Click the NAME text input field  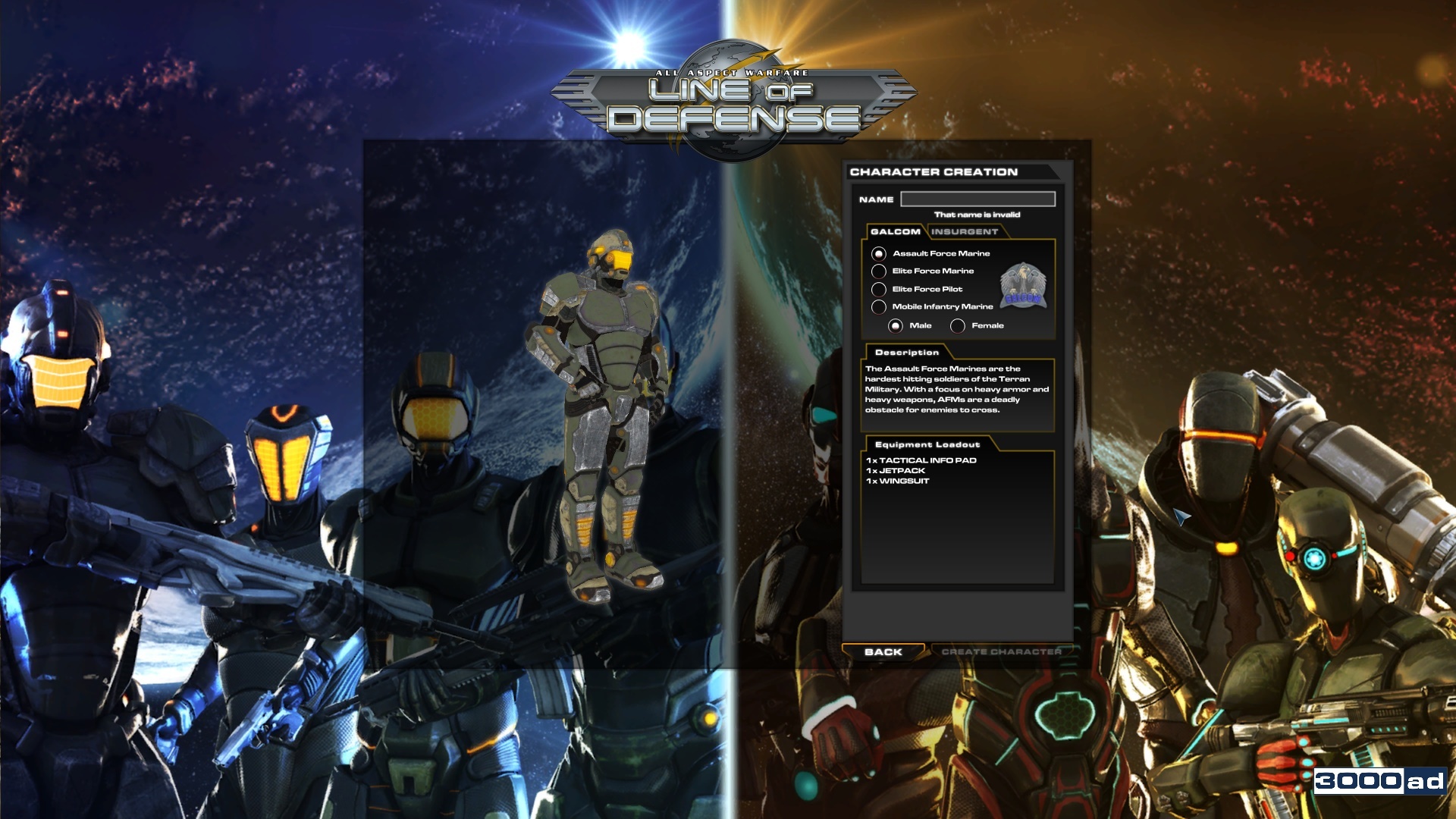pos(977,199)
